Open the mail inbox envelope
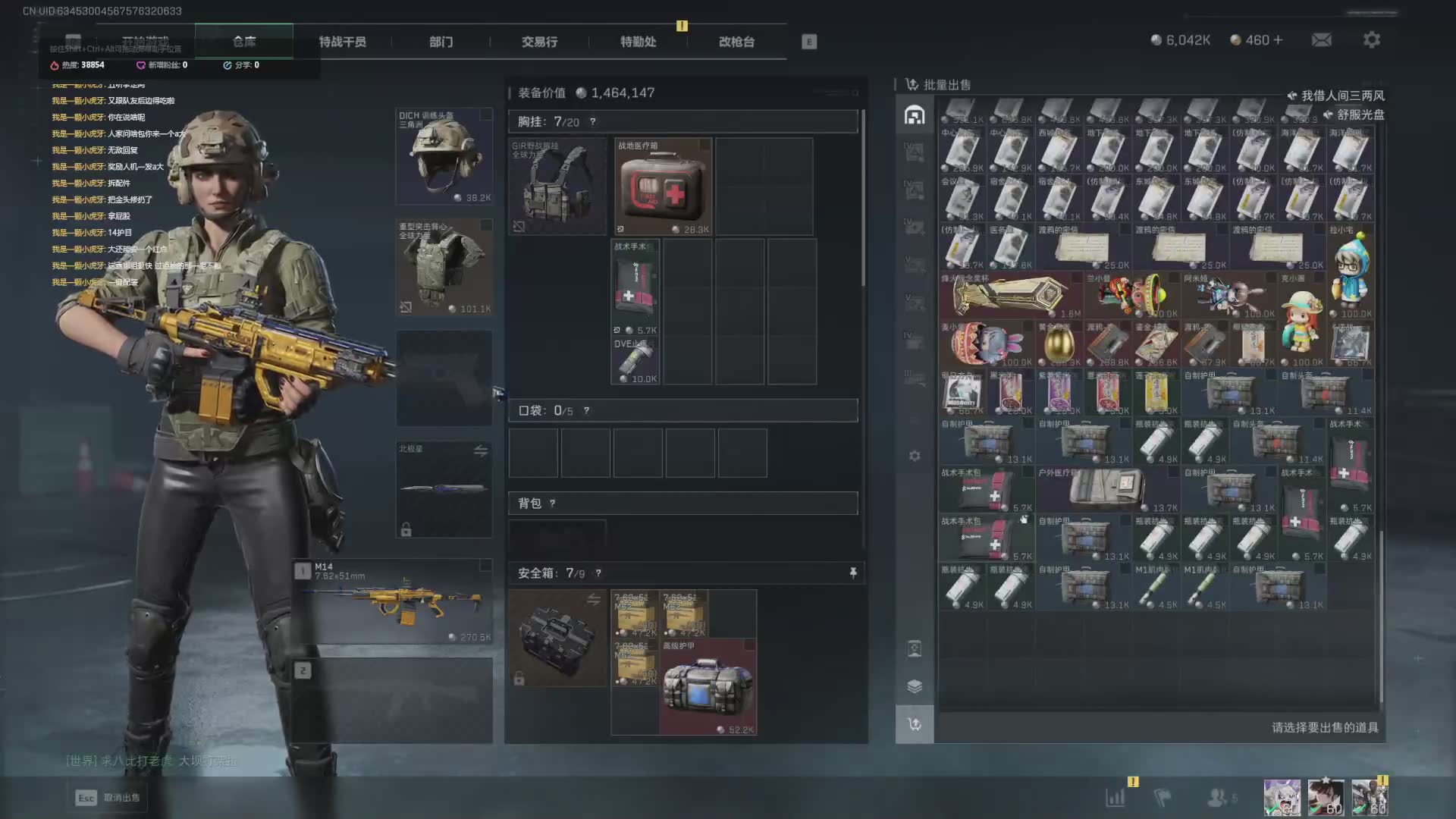This screenshot has height=819, width=1456. 1322,39
